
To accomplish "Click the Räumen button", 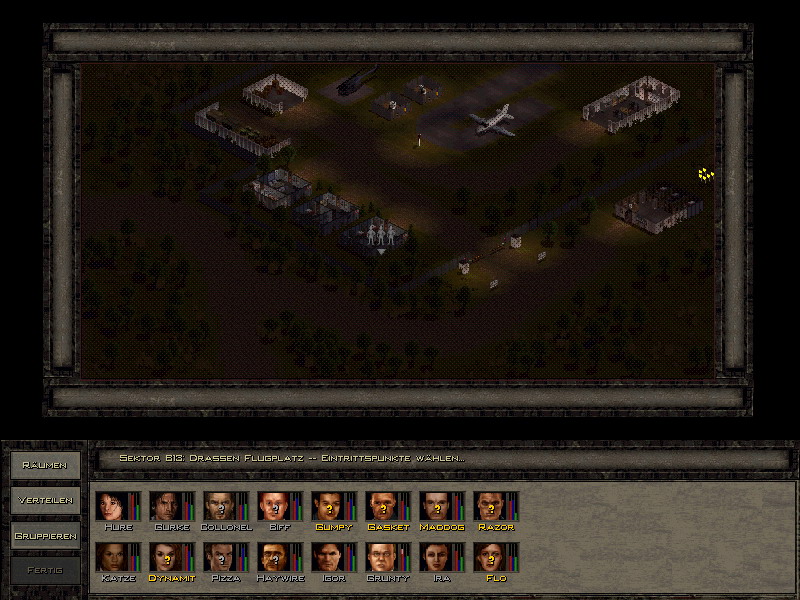I will (x=44, y=465).
